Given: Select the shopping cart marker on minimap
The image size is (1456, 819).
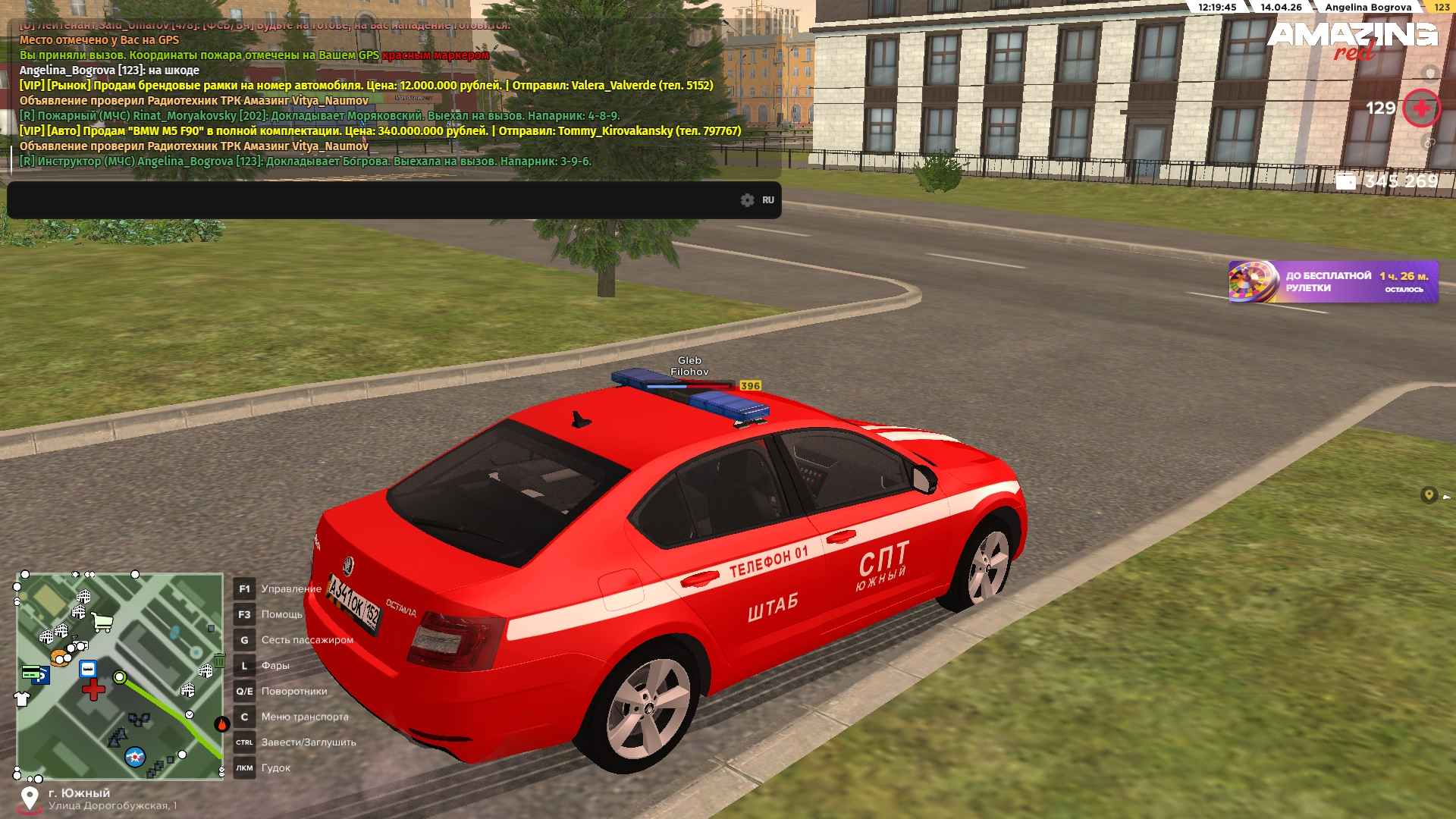Looking at the screenshot, I should (102, 623).
